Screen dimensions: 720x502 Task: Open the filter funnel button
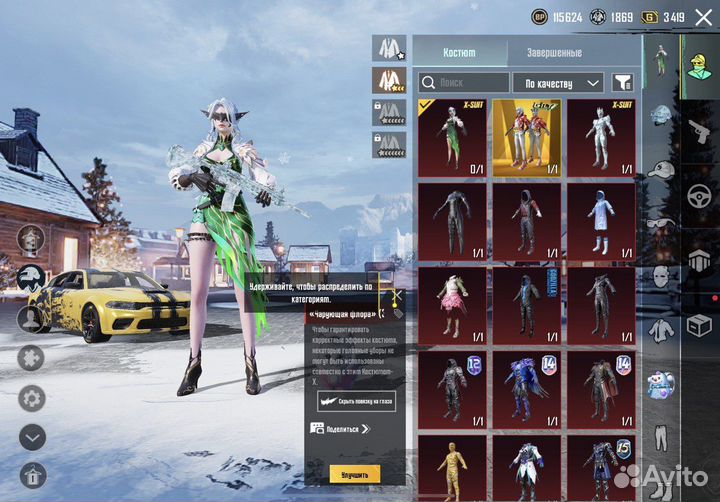[622, 83]
